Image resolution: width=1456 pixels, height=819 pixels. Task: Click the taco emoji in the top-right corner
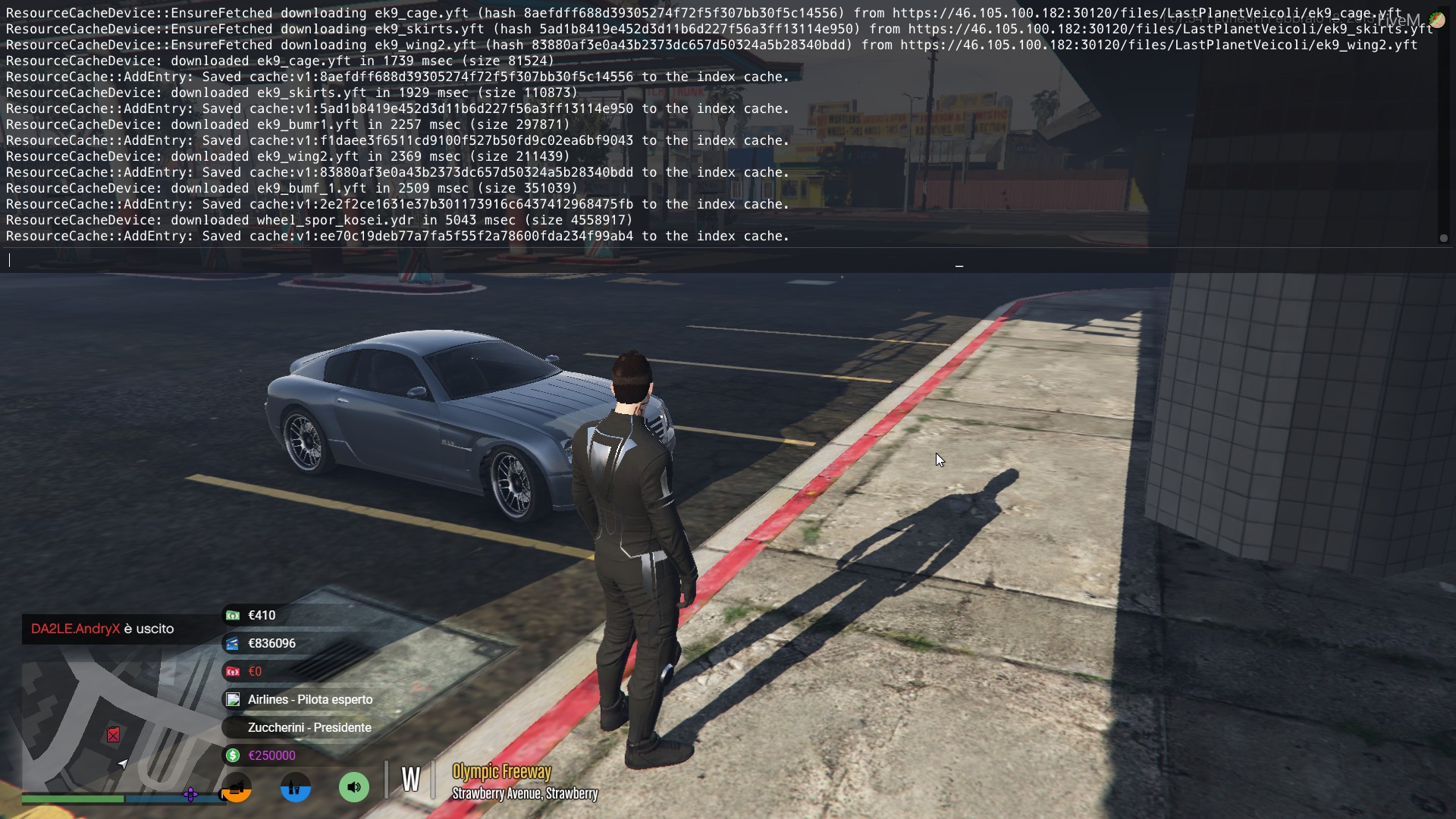coord(1438,20)
